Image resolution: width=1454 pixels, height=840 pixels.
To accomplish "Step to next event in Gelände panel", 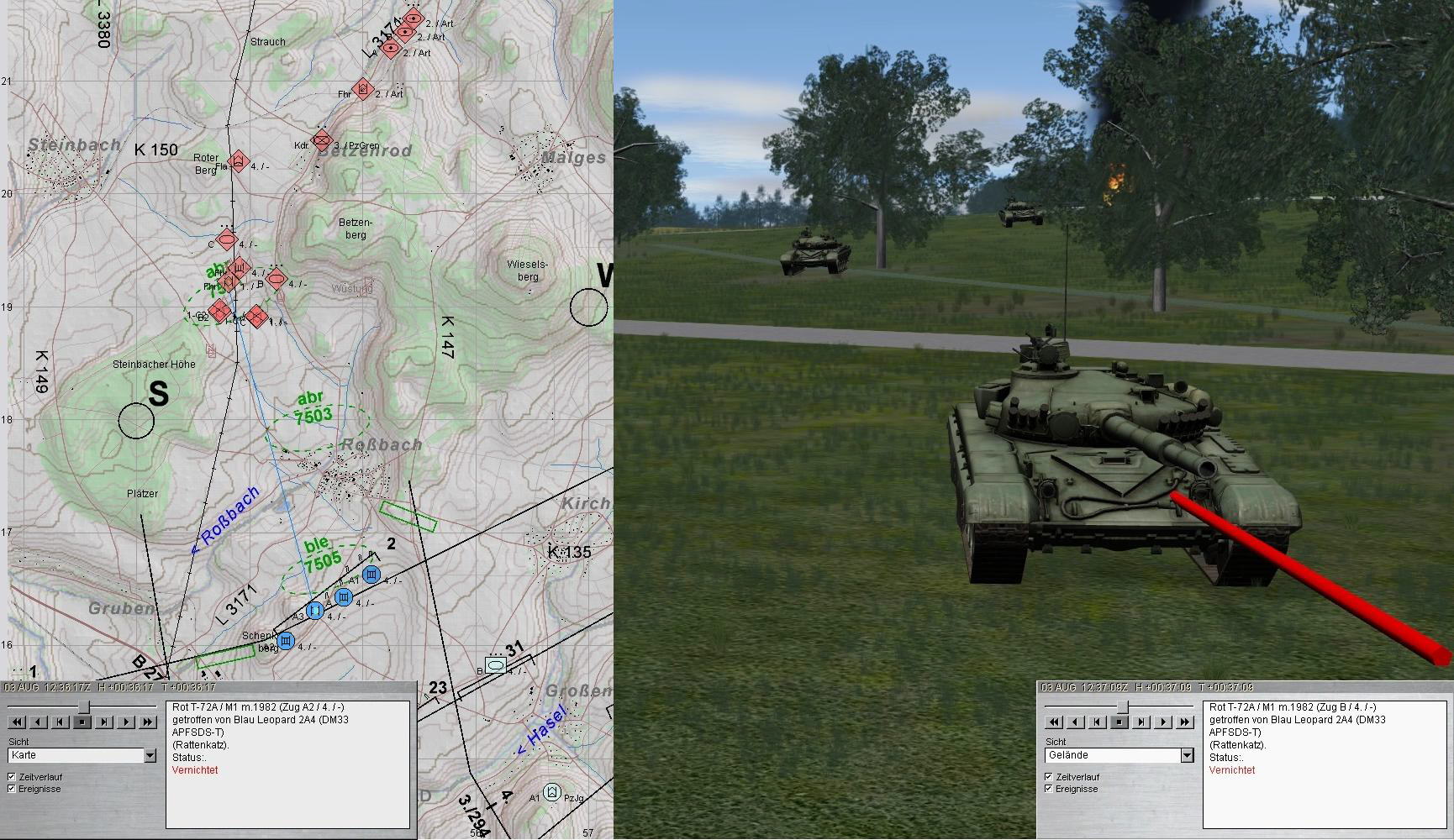I will pyautogui.click(x=1141, y=722).
